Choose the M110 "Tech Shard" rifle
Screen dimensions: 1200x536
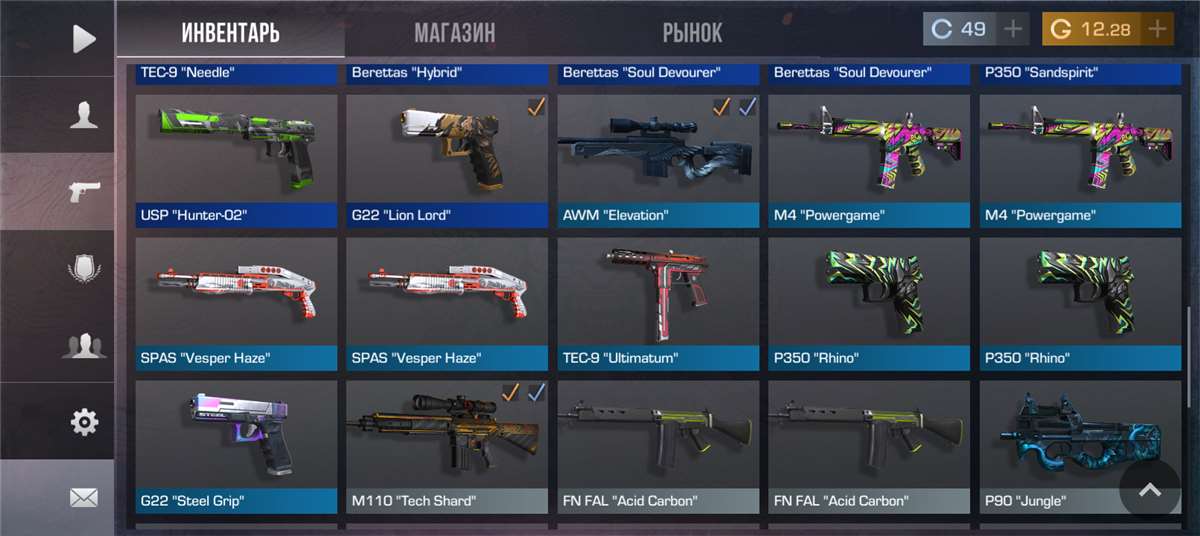pyautogui.click(x=447, y=446)
